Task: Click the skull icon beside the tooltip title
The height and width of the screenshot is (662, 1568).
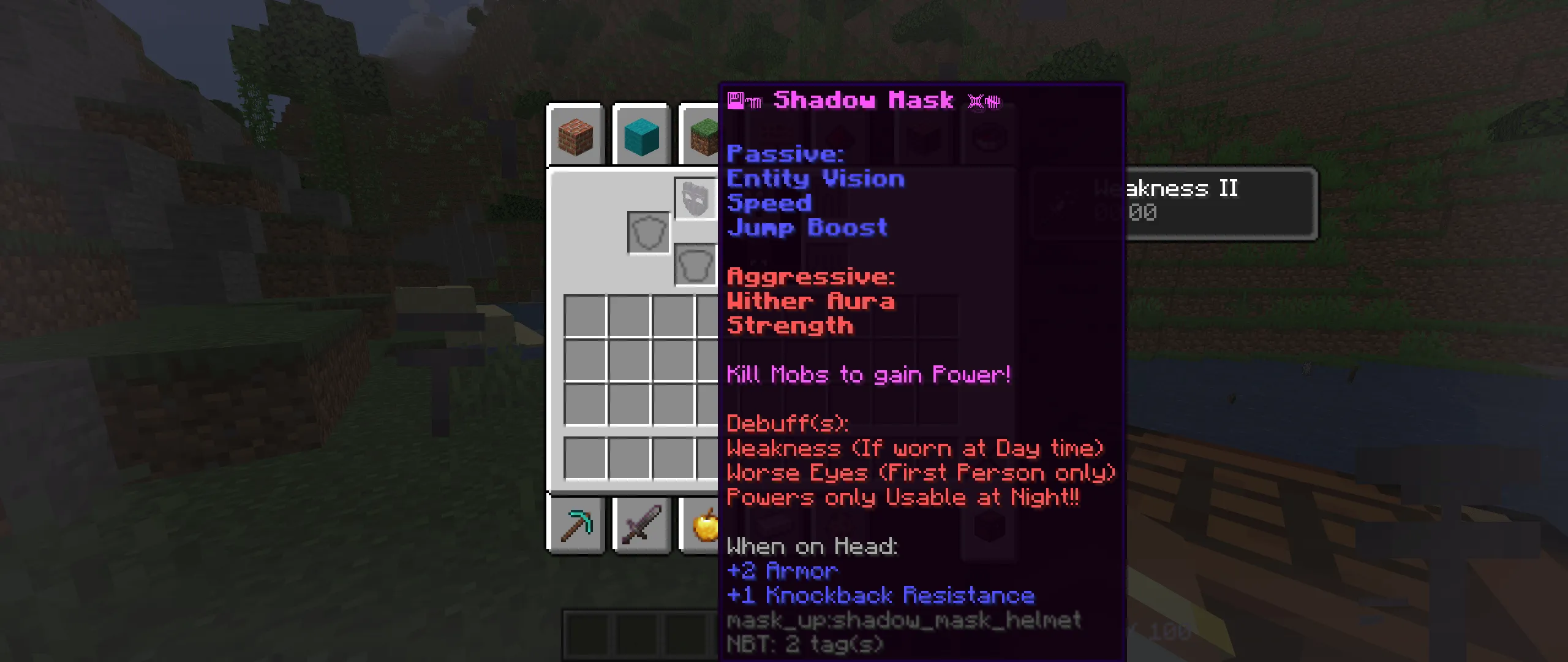Action: click(982, 100)
